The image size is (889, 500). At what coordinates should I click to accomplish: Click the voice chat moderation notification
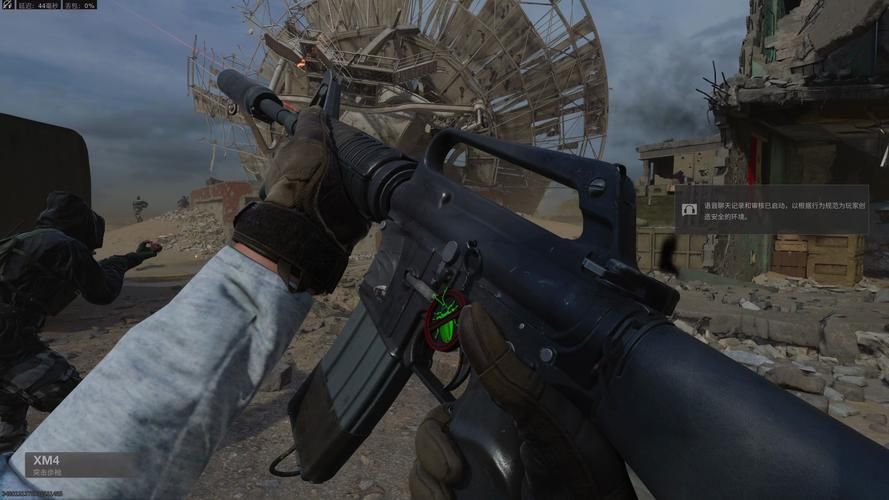coord(771,210)
